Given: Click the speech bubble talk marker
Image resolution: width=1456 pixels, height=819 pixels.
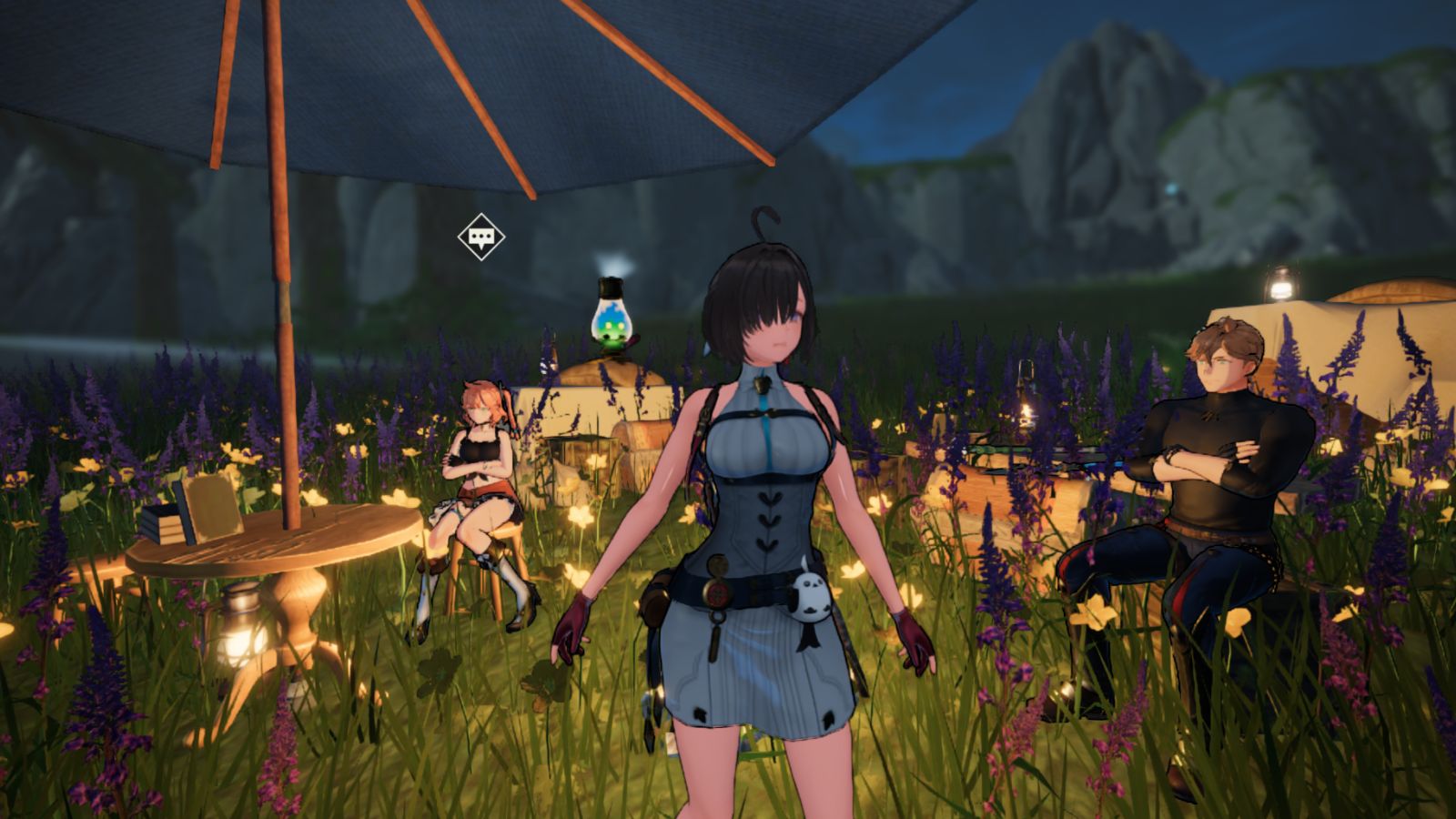Looking at the screenshot, I should click(480, 238).
